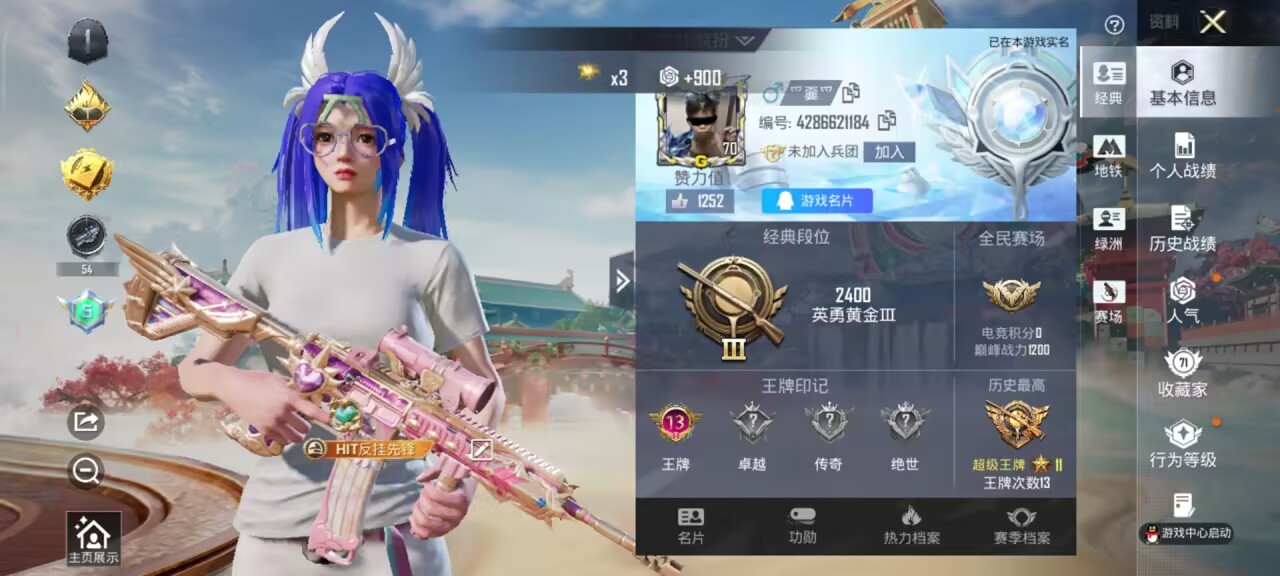
Task: Open 历史战绩 match history
Action: (x=1183, y=230)
